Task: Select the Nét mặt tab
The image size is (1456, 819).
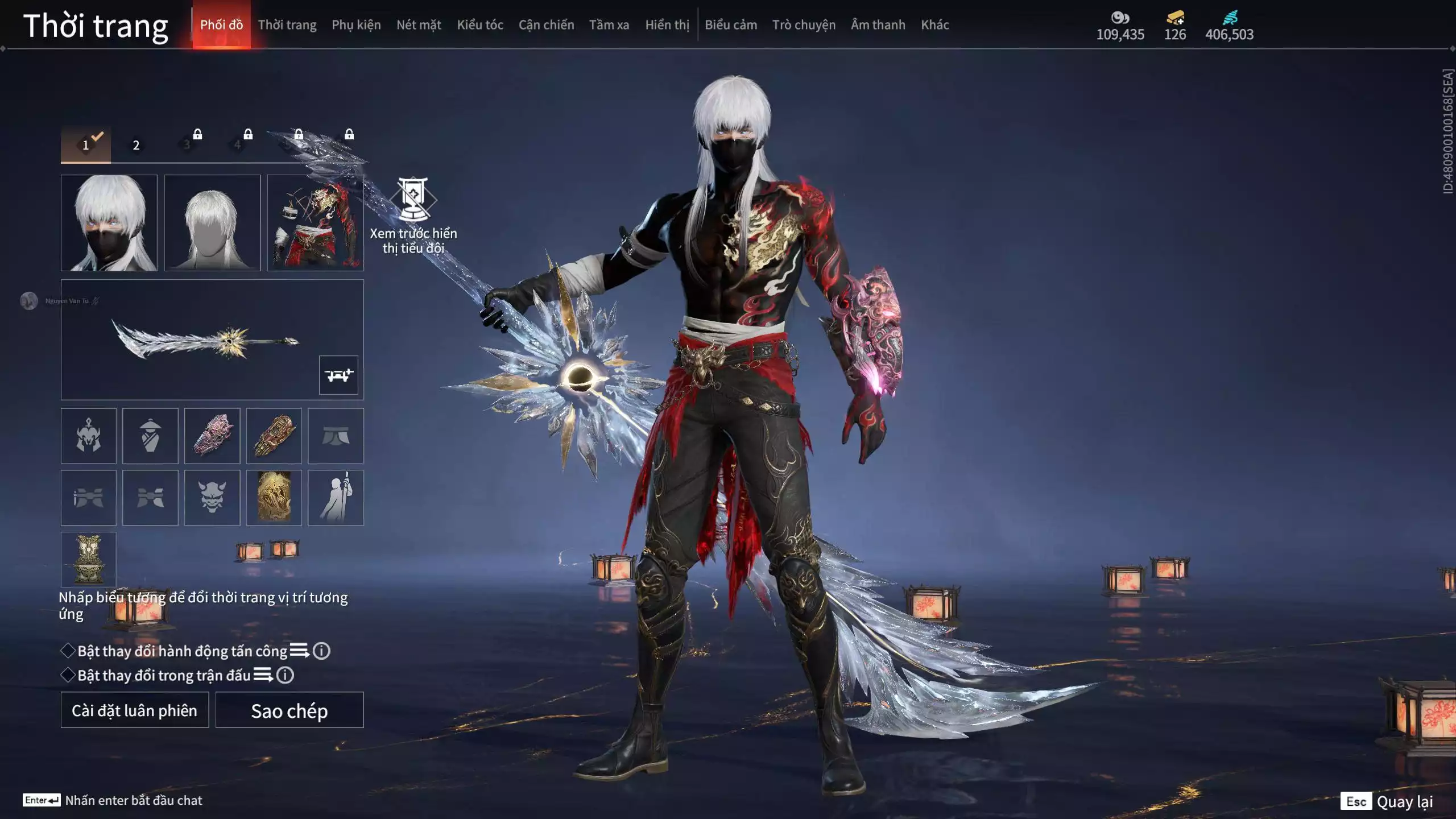Action: 419,25
